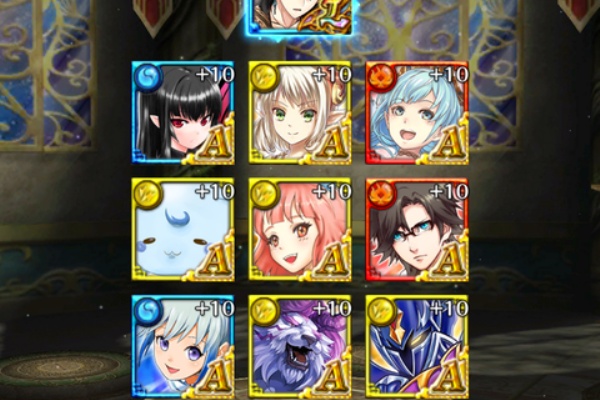600x400 pixels.
Task: Select the partially visible top character card
Action: coord(300,16)
